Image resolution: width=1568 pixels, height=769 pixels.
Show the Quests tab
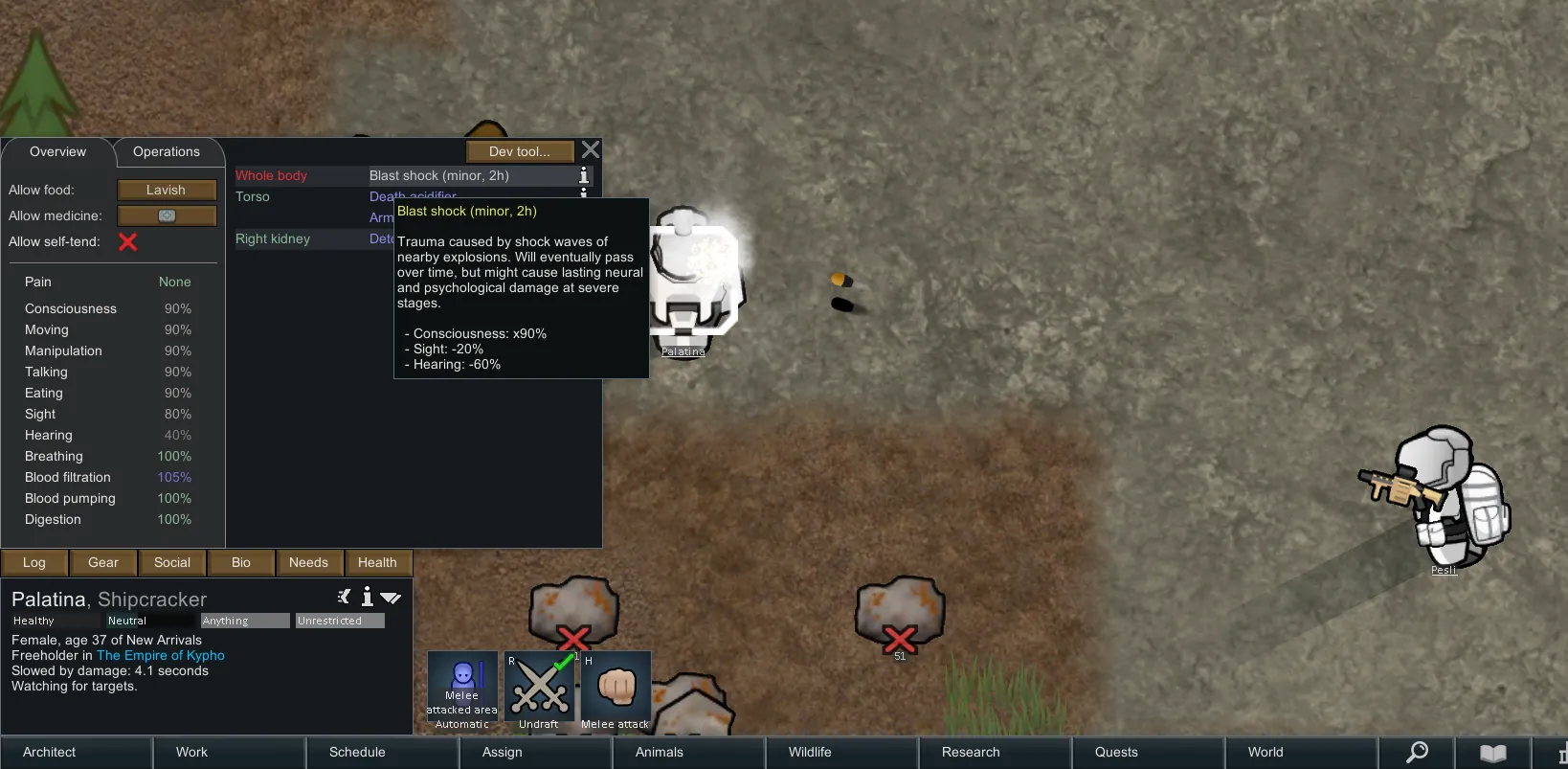[1116, 753]
